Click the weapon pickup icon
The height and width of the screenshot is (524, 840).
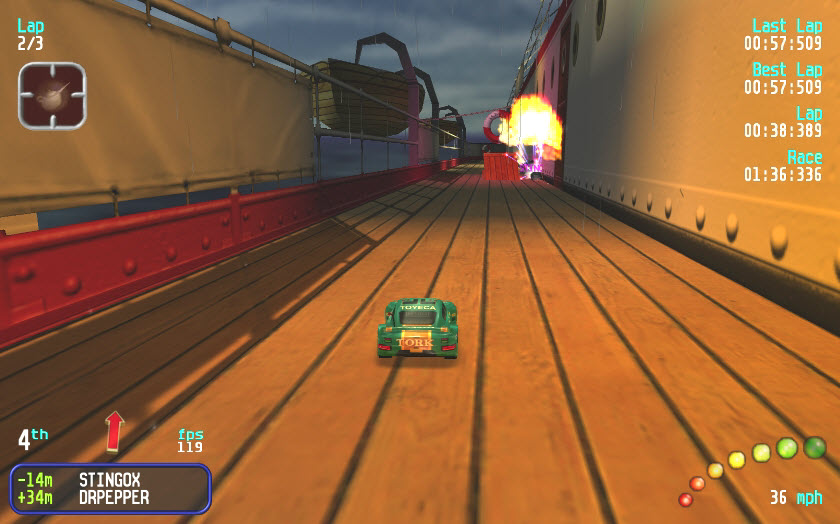click(x=52, y=95)
